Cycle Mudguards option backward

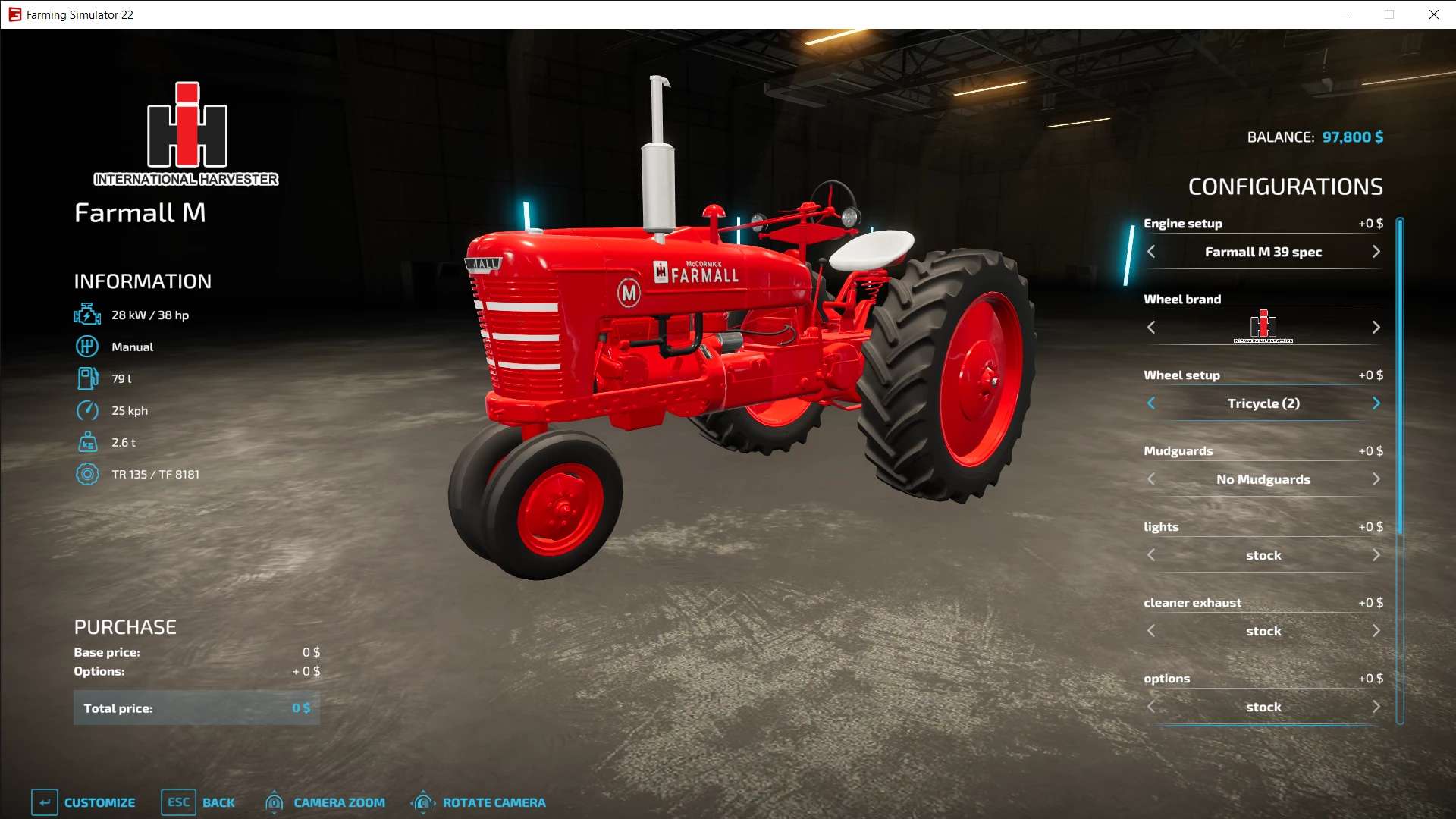(1151, 479)
